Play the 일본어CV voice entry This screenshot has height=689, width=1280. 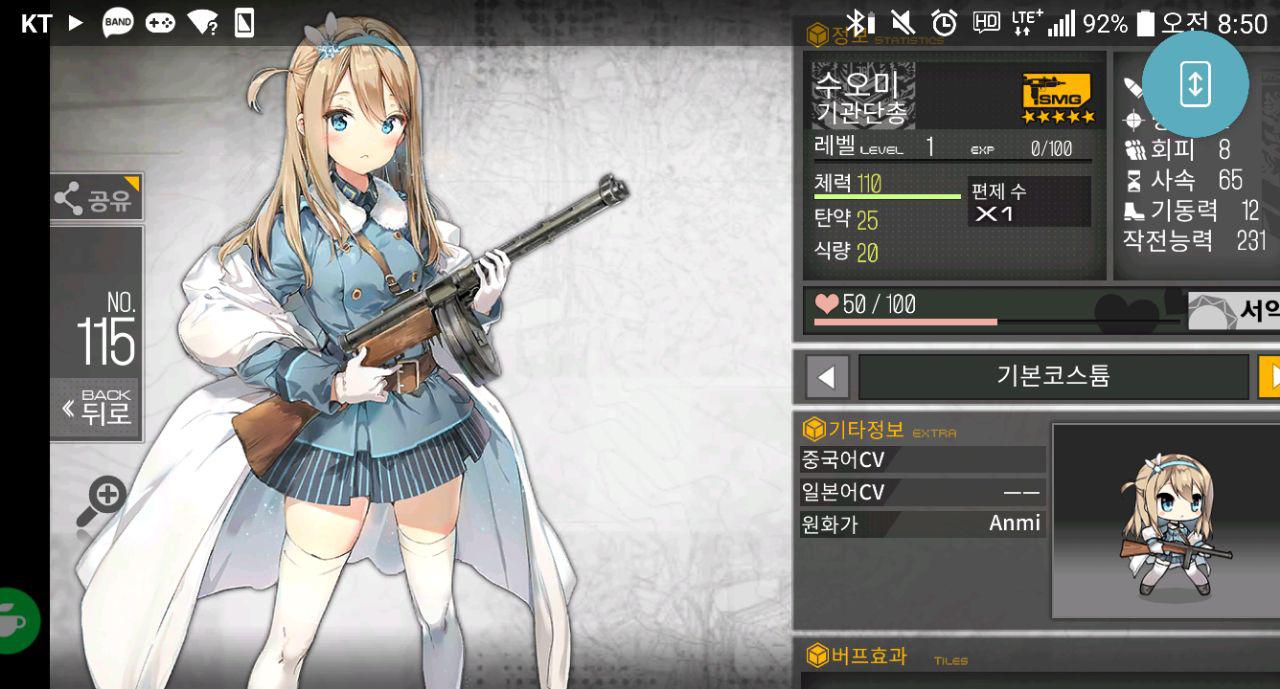921,492
